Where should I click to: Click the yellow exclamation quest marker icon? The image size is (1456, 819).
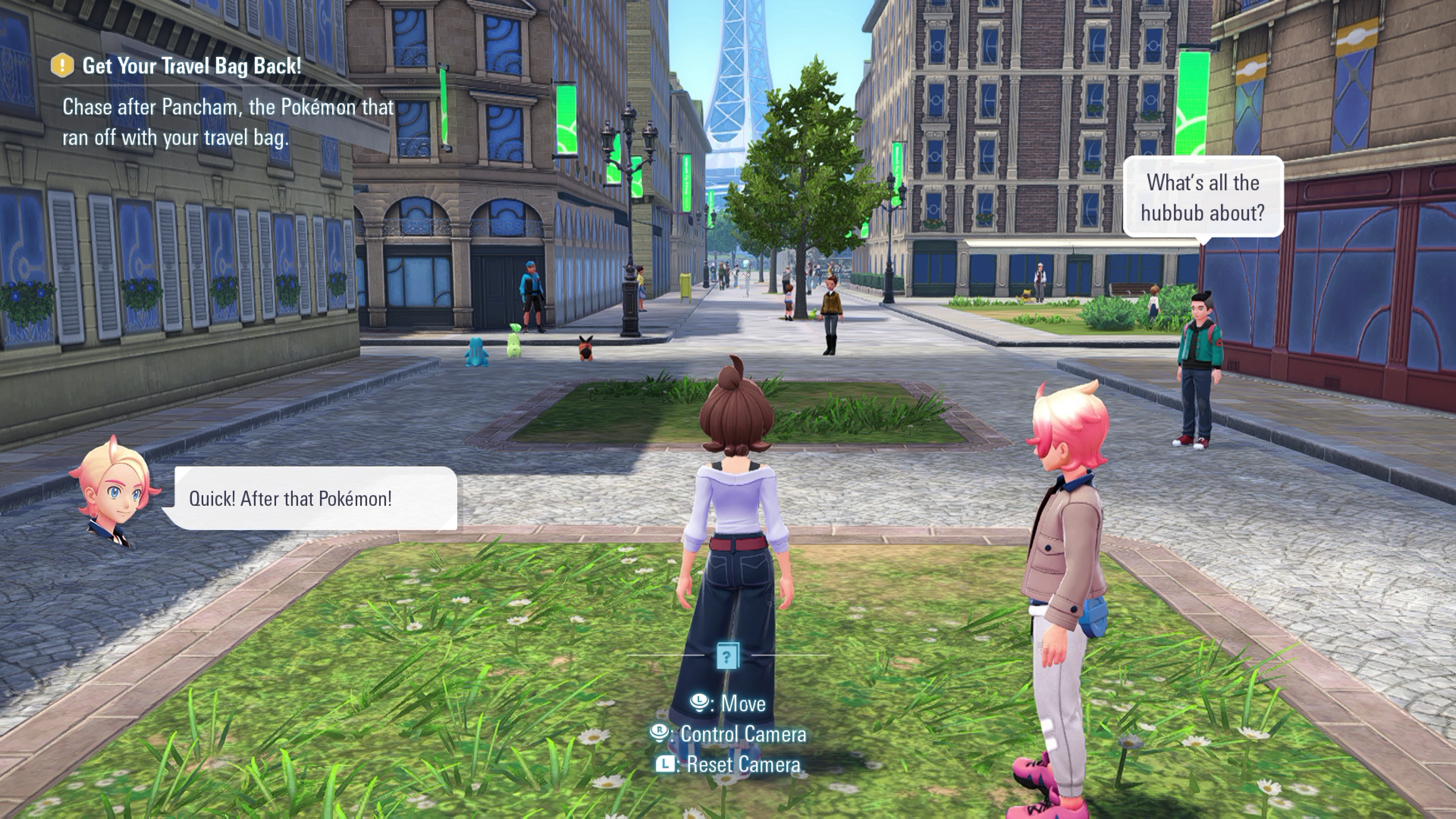62,66
